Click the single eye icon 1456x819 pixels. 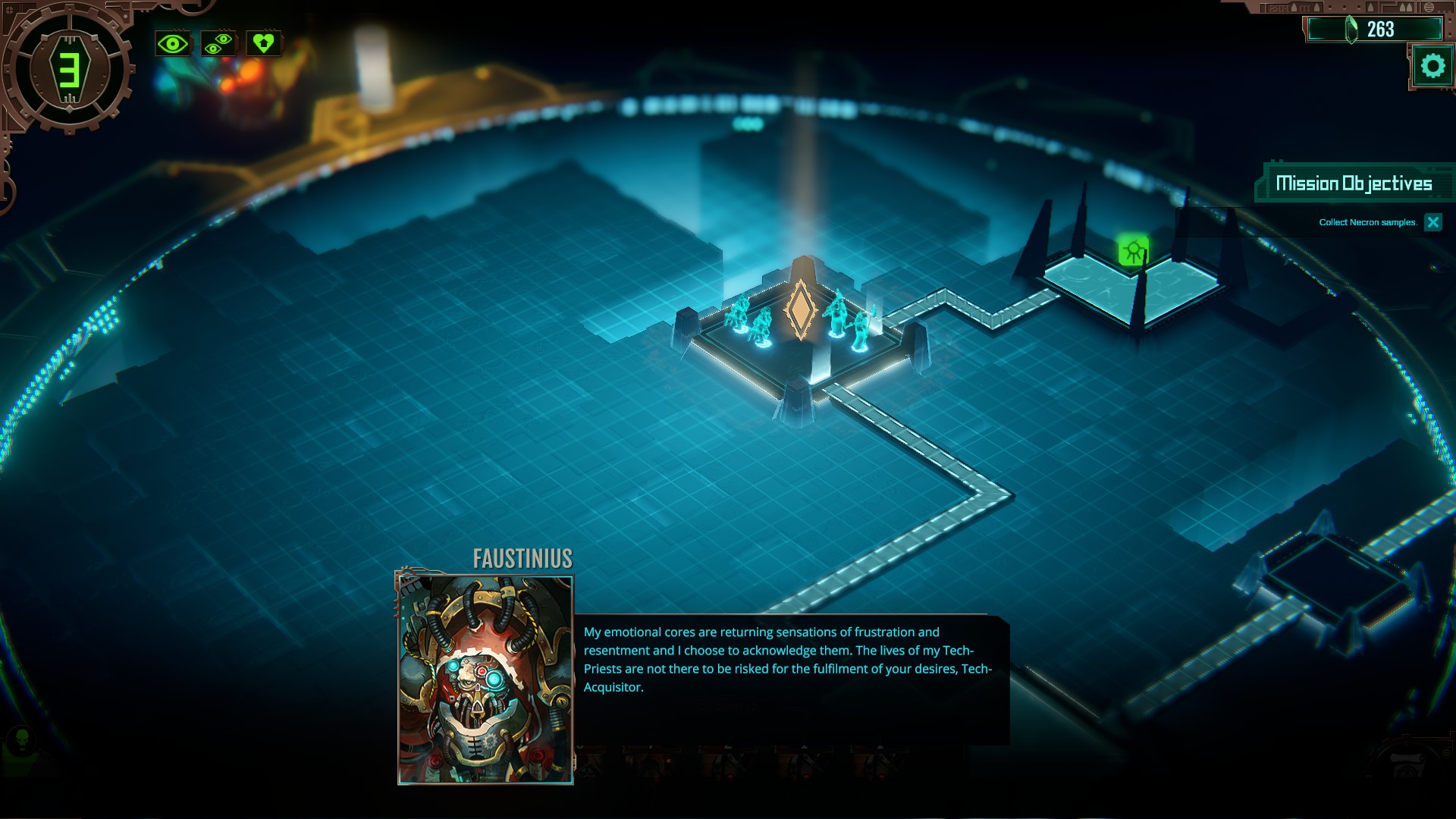click(173, 44)
